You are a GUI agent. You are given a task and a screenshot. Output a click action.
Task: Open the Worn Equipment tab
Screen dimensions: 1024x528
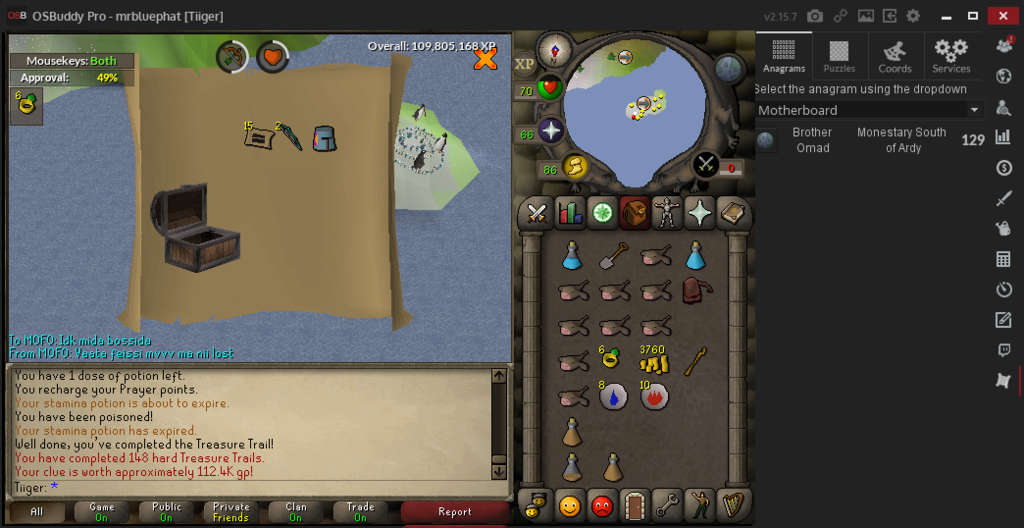pyautogui.click(x=666, y=212)
